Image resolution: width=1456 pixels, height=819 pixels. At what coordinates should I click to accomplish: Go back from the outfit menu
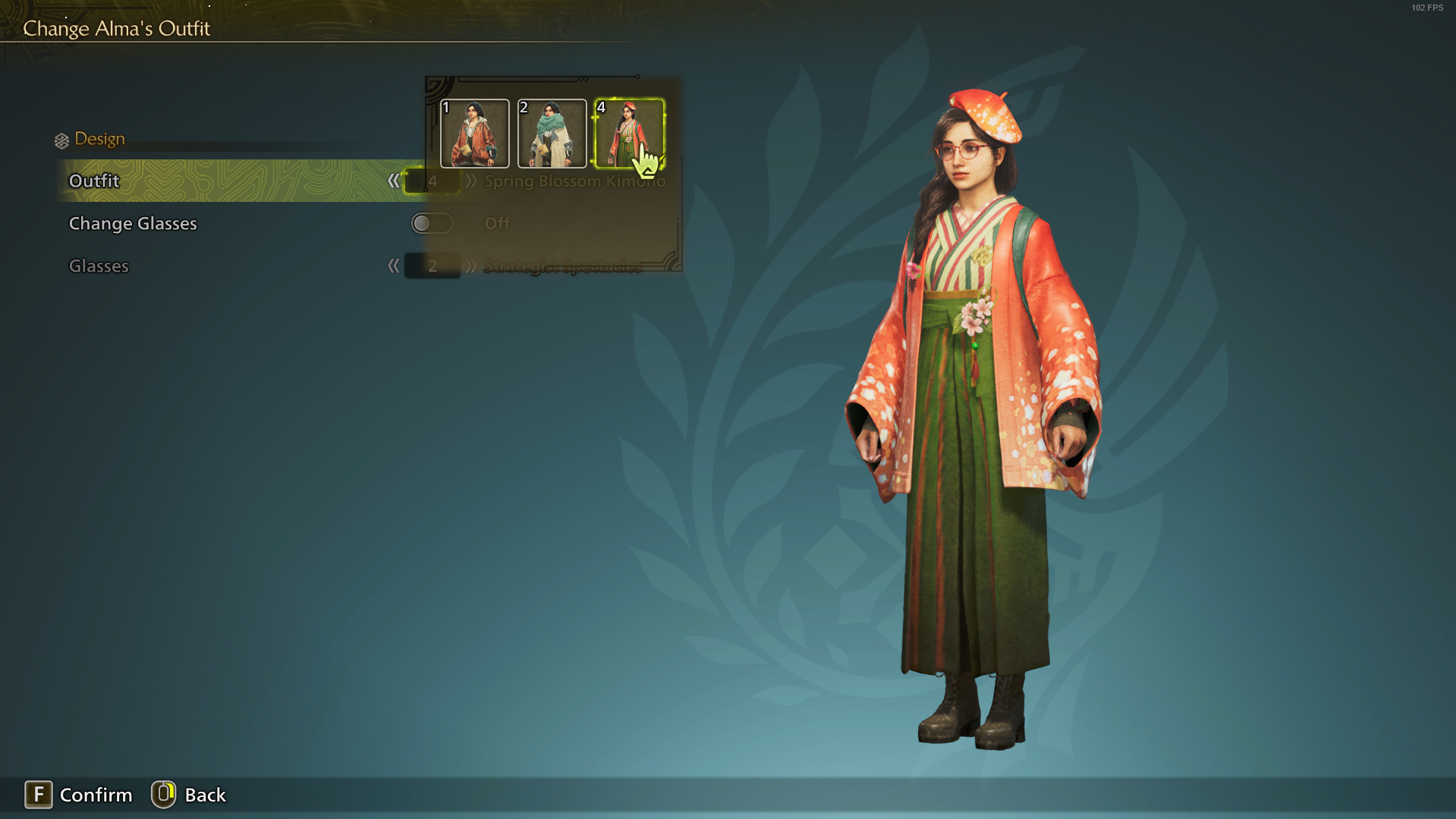(x=190, y=795)
